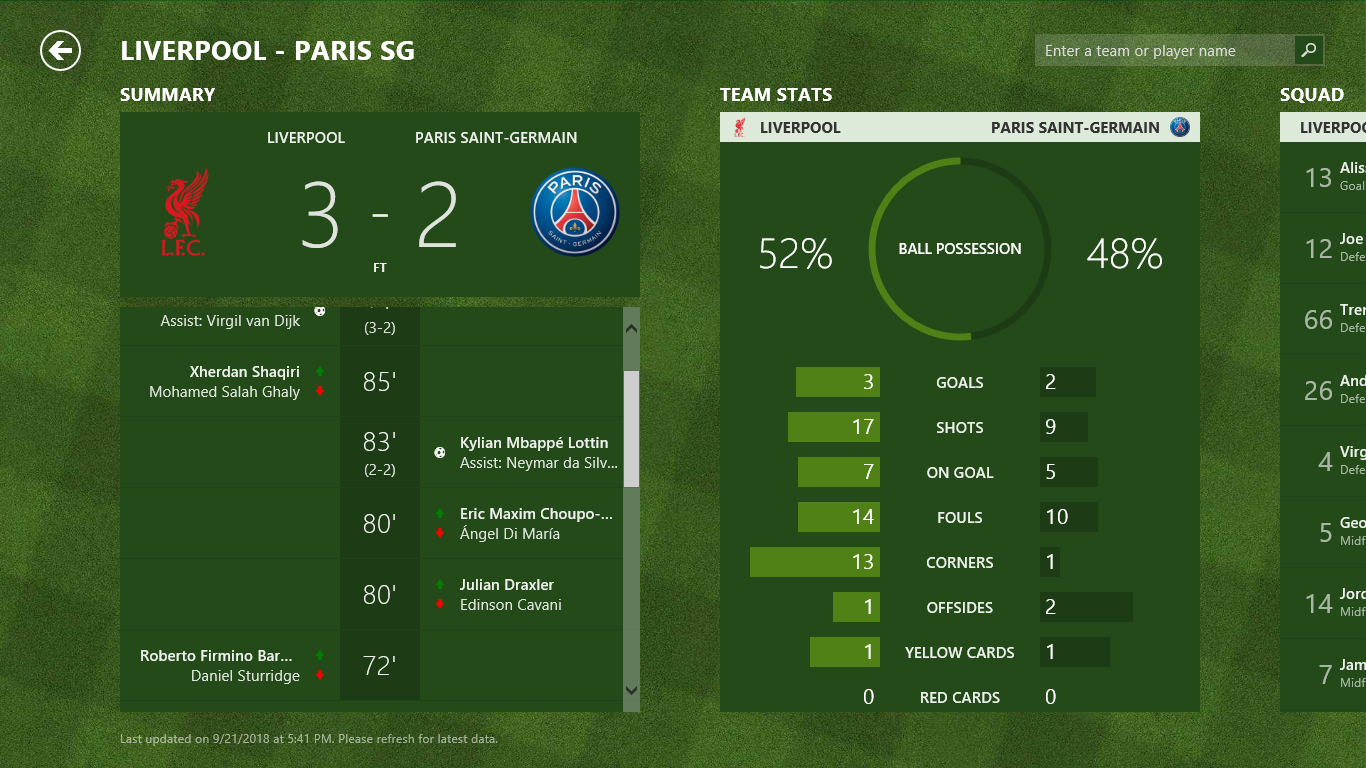Click the timeline scroll-down arrow

(631, 689)
